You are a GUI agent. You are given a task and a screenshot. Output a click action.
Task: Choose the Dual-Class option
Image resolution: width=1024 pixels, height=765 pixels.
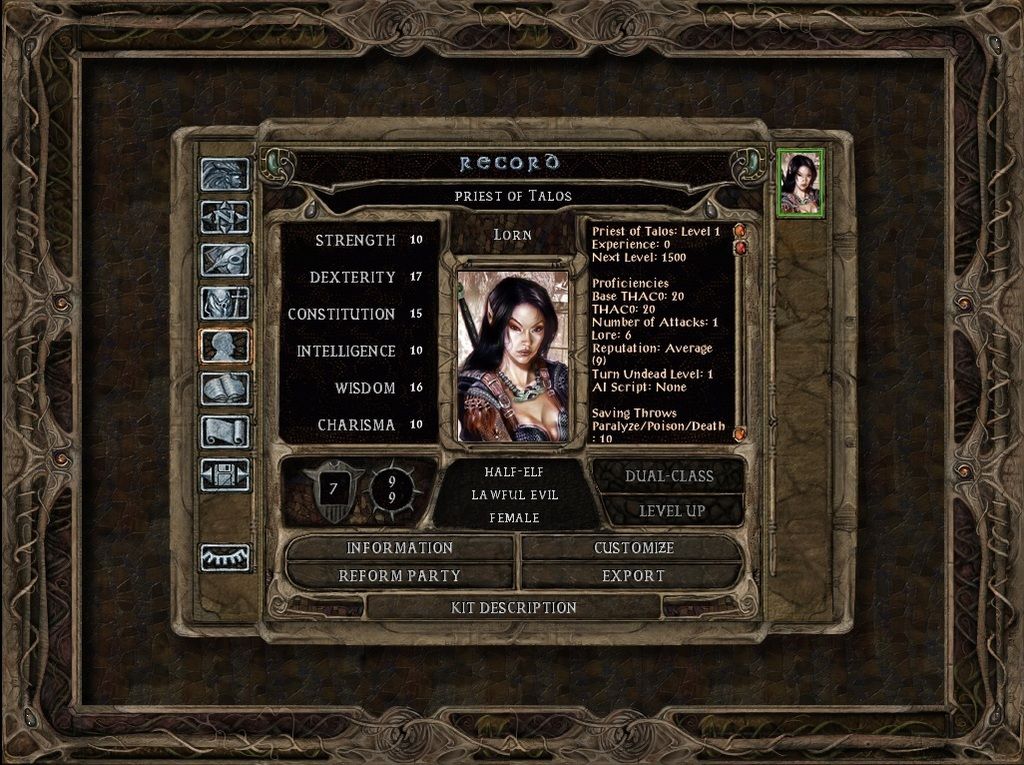click(668, 476)
